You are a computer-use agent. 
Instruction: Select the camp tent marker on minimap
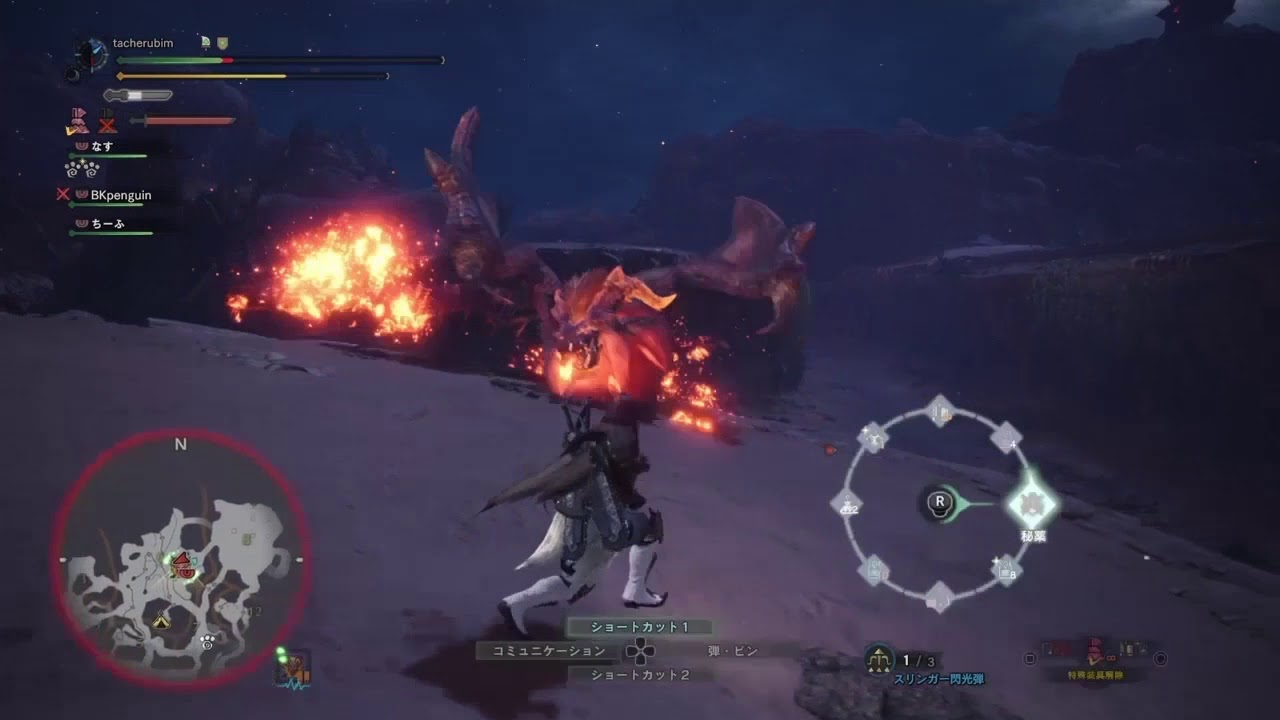tap(161, 621)
